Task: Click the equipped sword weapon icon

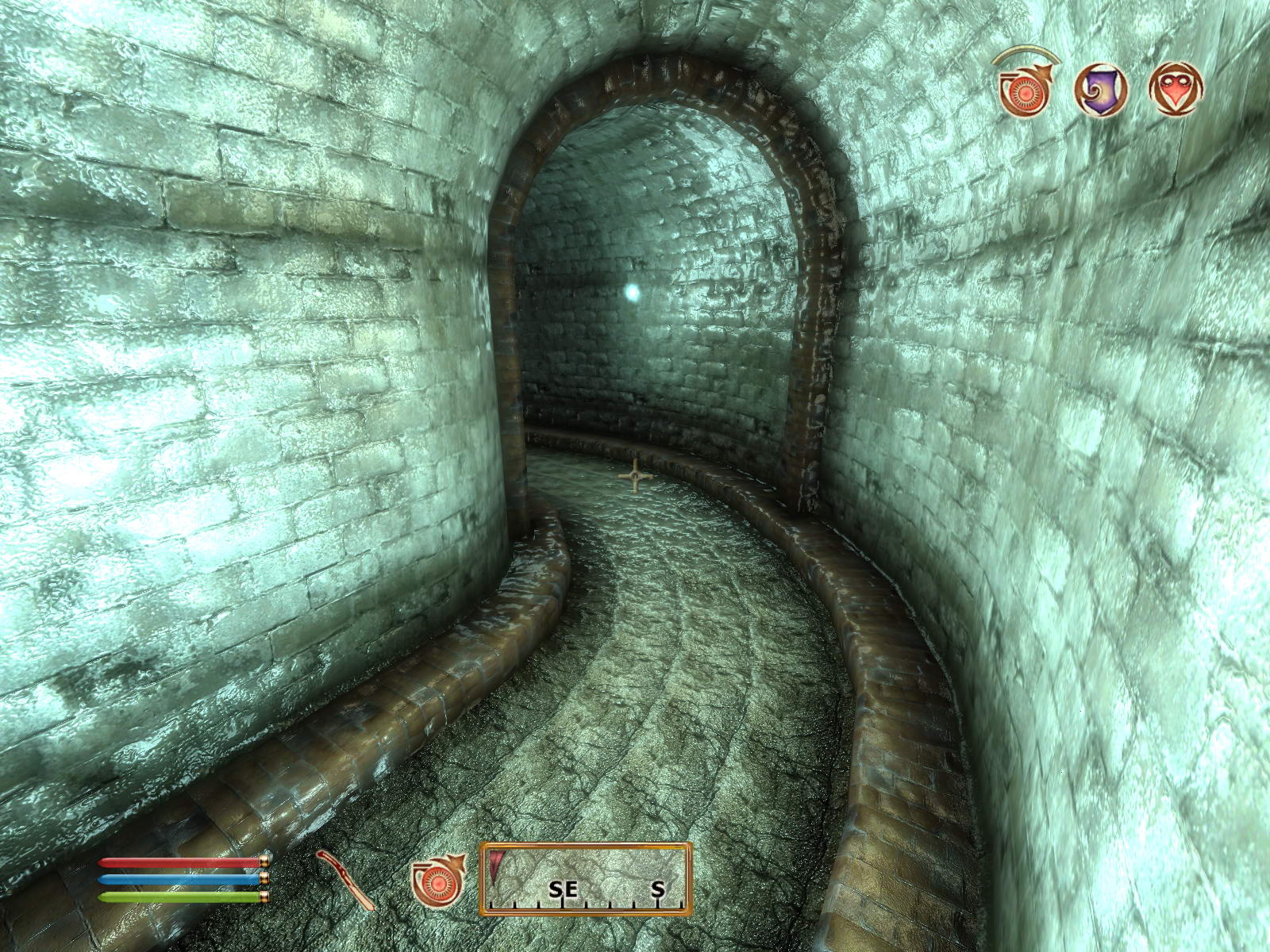Action: click(x=347, y=881)
